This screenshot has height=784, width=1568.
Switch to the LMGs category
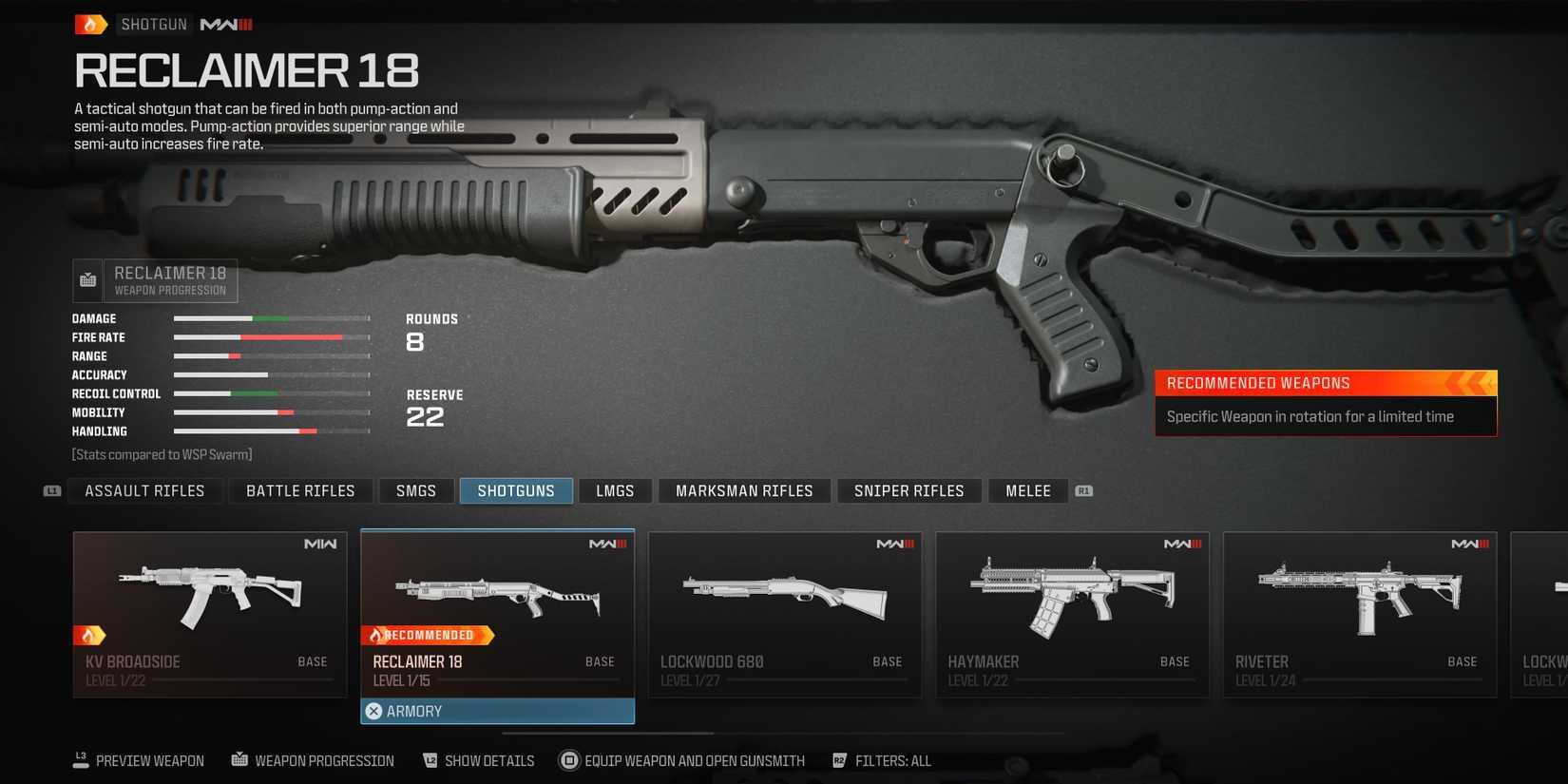click(x=615, y=491)
